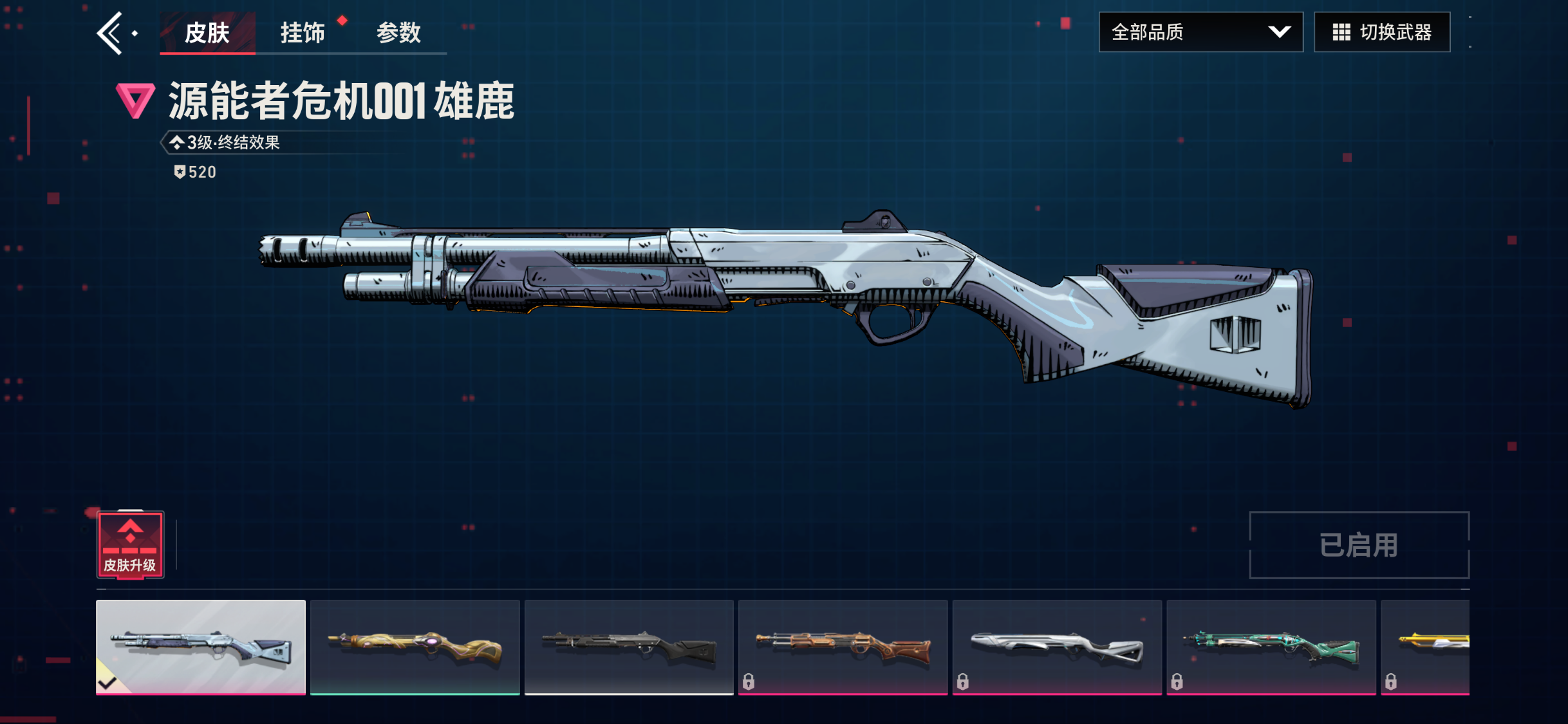Screen dimensions: 1568x724
Task: Click the 切换武器 button
Action: (x=1382, y=32)
